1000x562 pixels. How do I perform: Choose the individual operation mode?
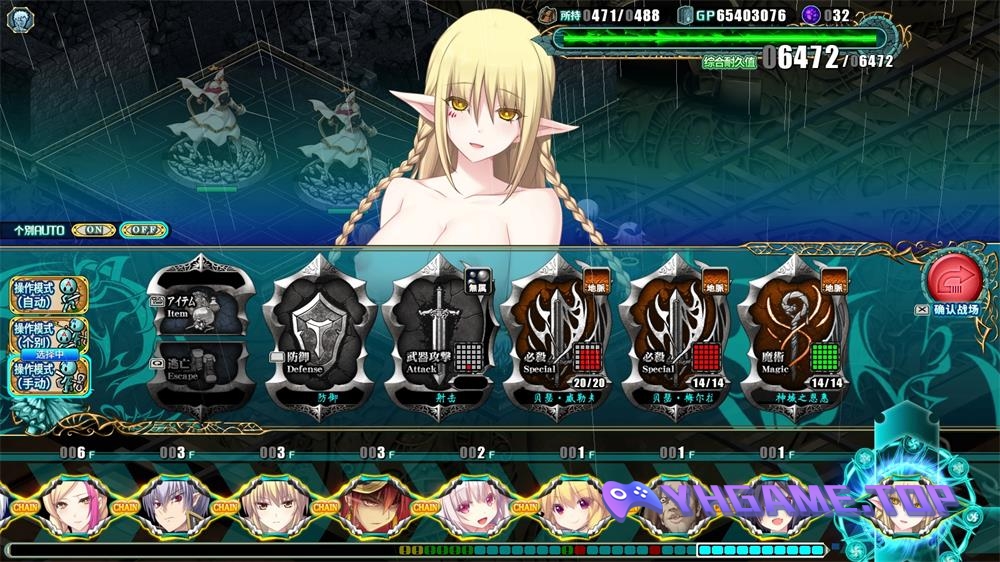pyautogui.click(x=49, y=332)
